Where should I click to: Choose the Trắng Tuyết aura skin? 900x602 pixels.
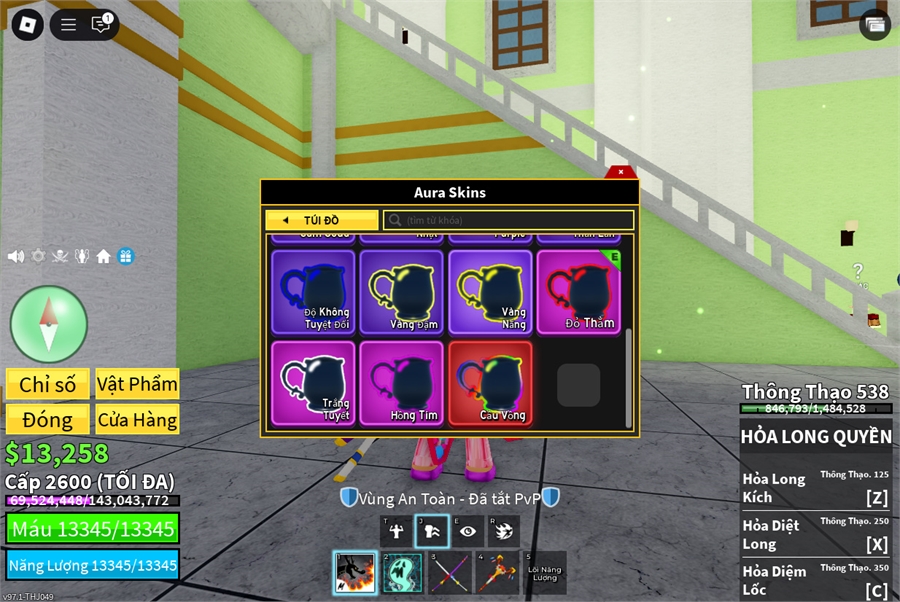click(313, 383)
